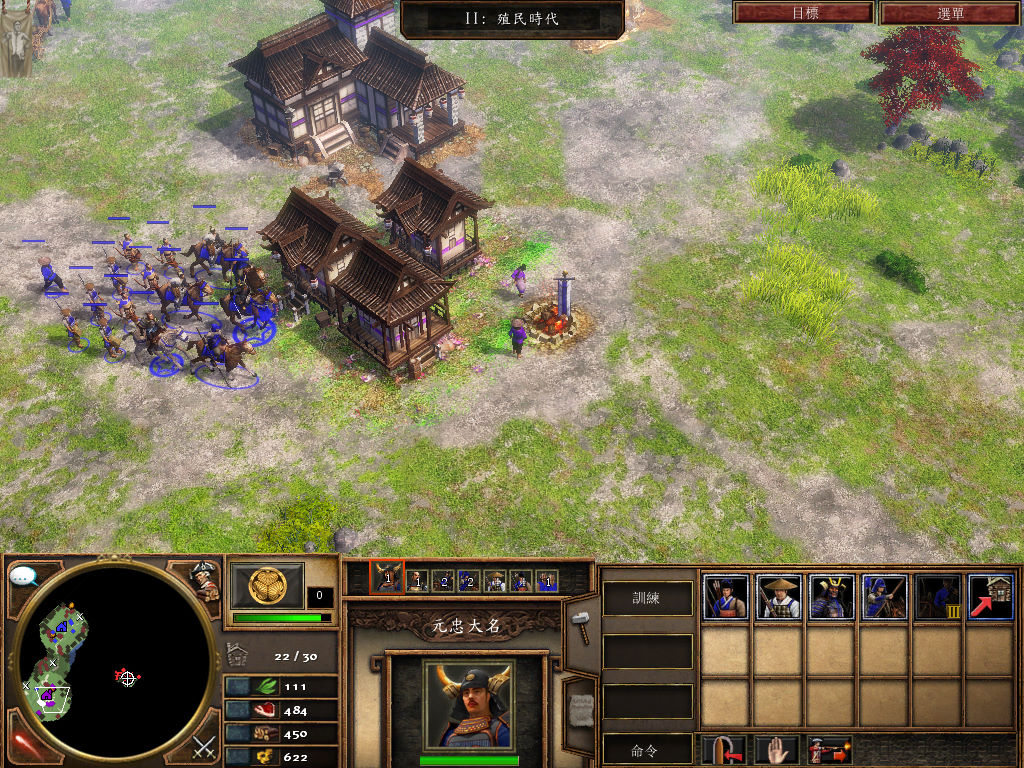1024x768 pixels.
Task: Train a Yumi archer unit
Action: click(725, 597)
